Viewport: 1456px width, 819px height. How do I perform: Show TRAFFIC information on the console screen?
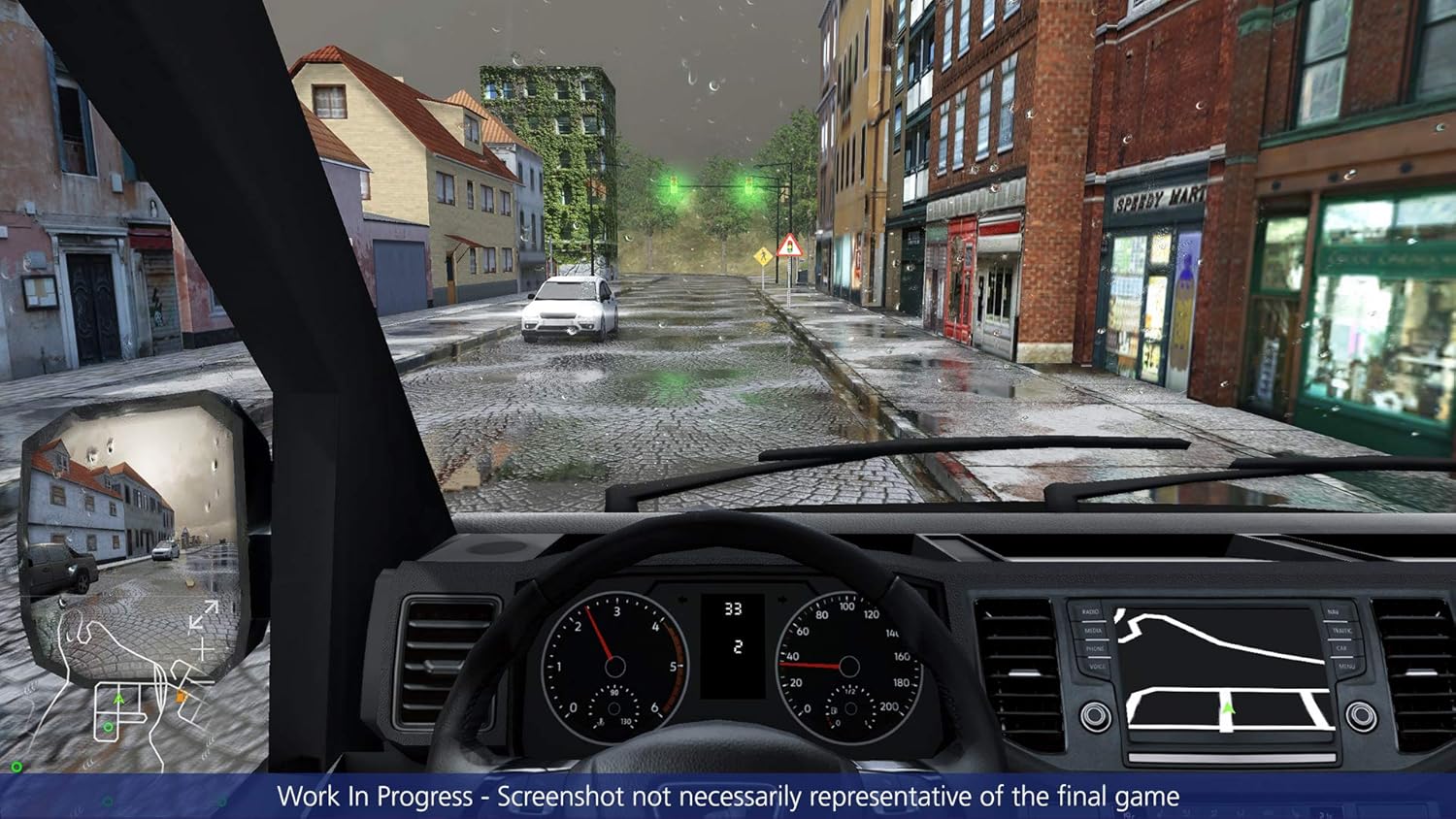point(1342,631)
